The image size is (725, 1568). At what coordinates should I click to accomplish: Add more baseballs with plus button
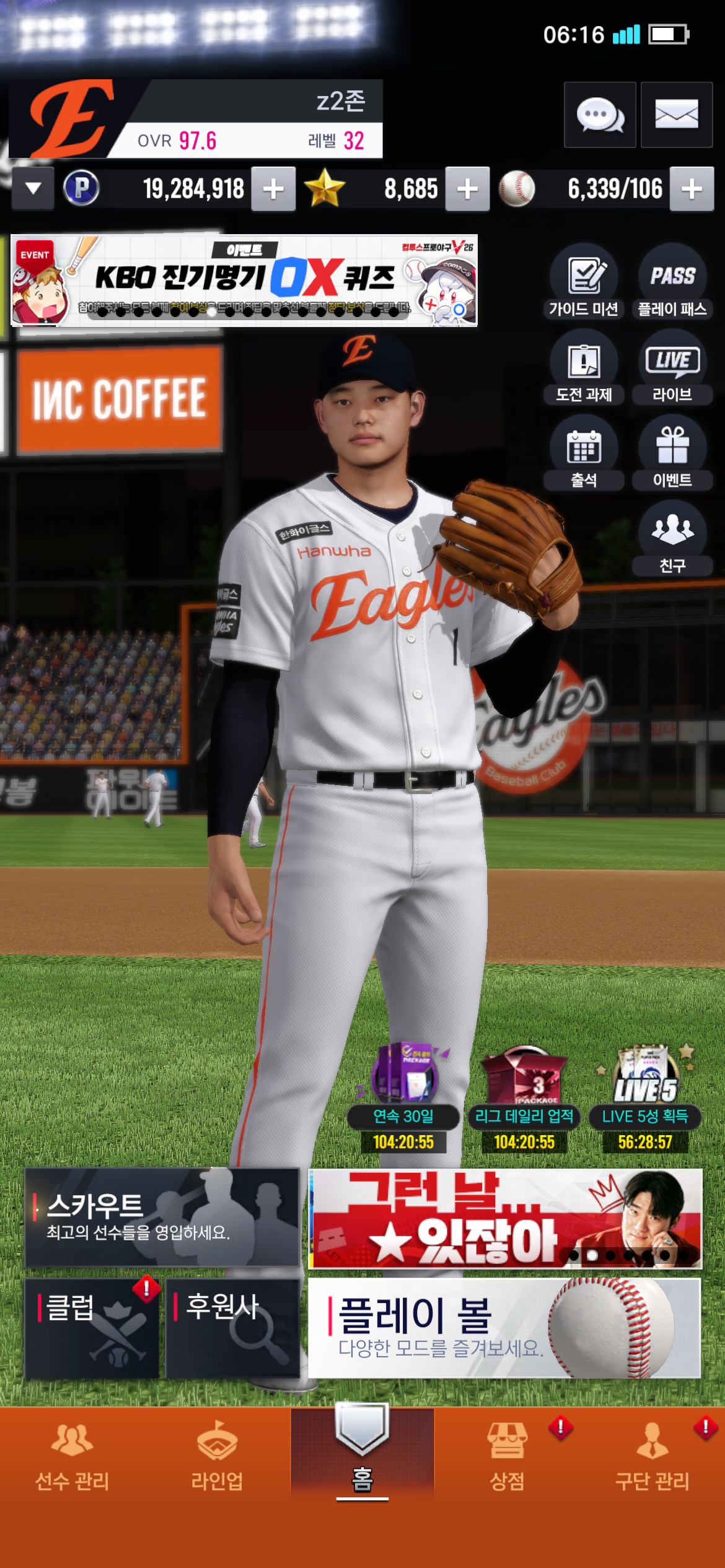(x=692, y=189)
